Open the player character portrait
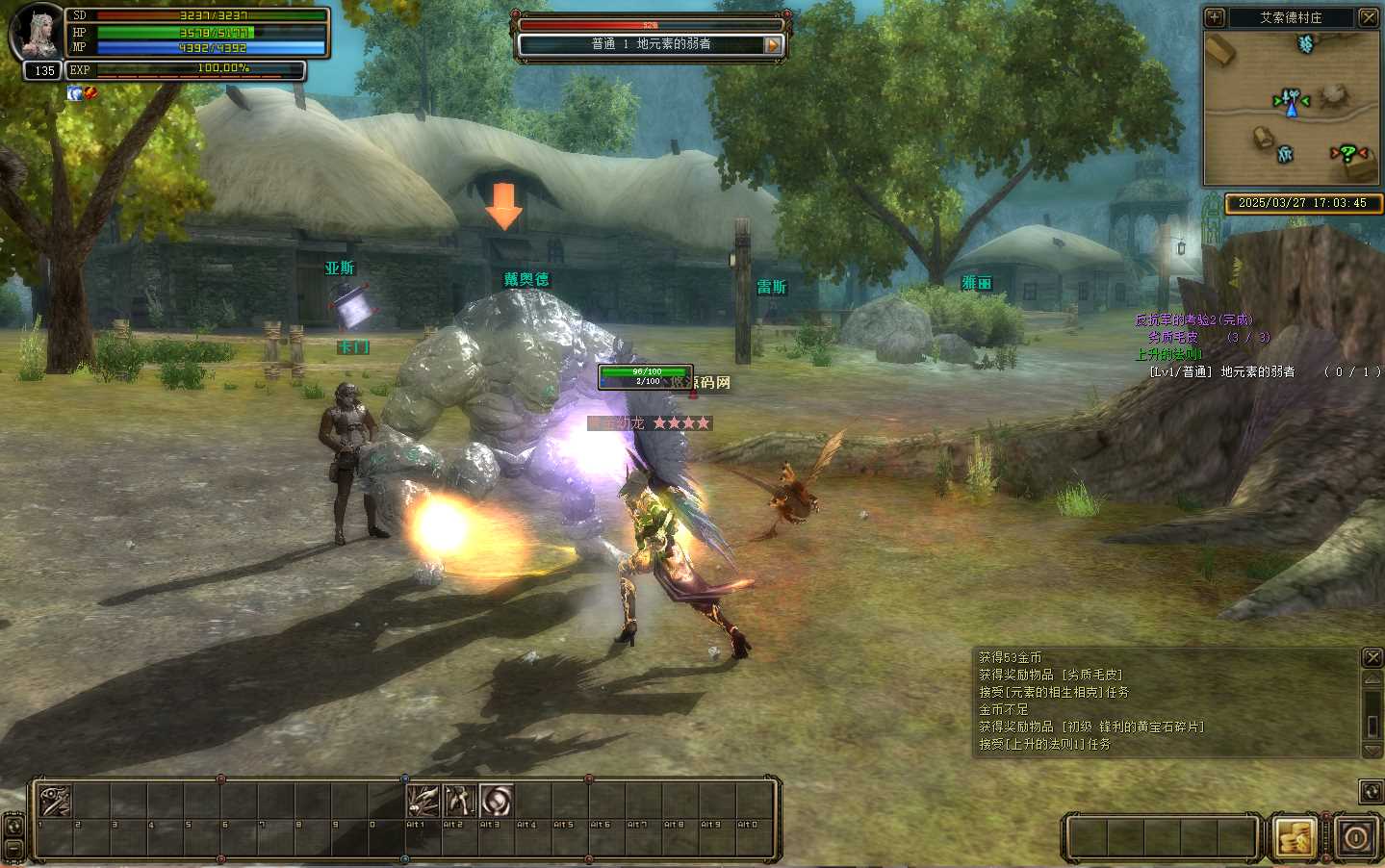Screen dimensions: 1385x868 37,33
